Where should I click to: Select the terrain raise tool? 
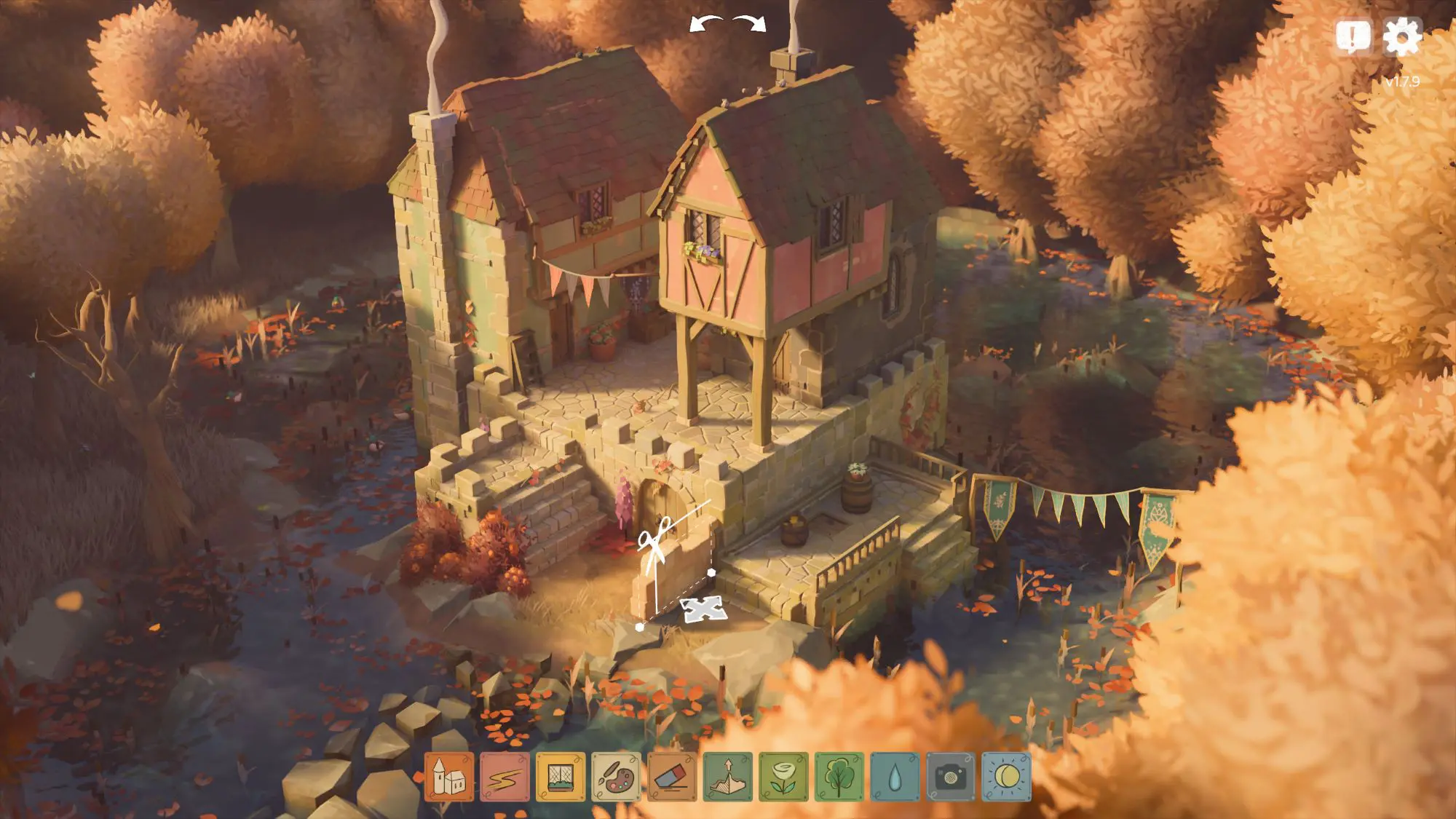point(727,777)
